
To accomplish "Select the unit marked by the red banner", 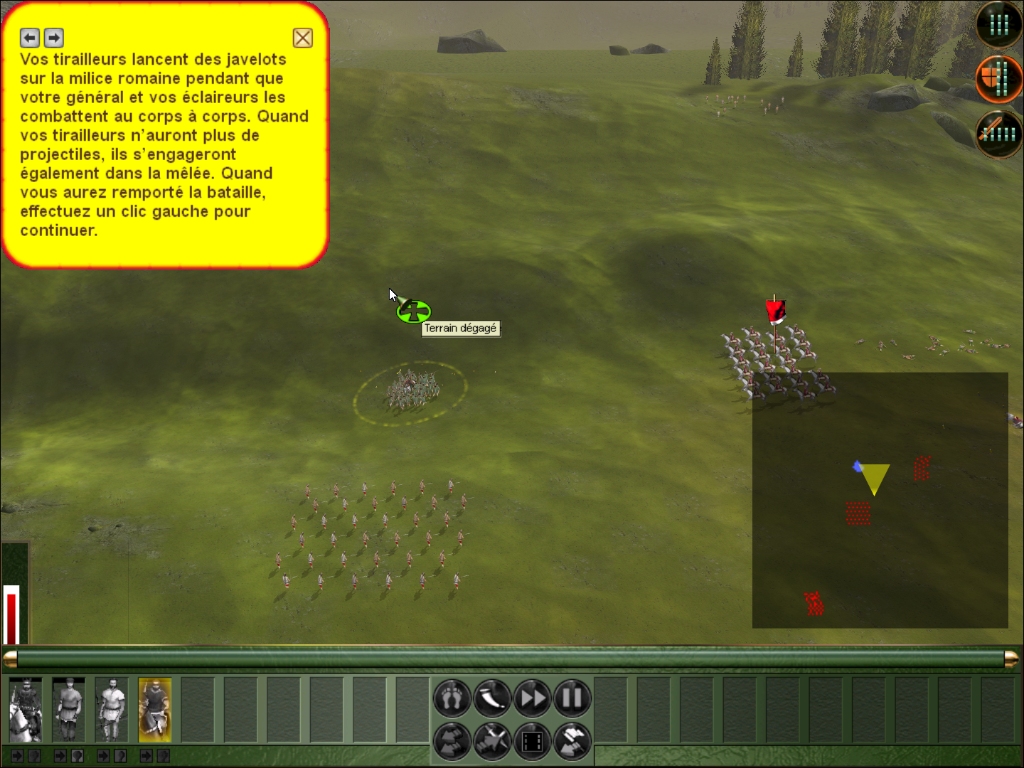I will tap(774, 358).
